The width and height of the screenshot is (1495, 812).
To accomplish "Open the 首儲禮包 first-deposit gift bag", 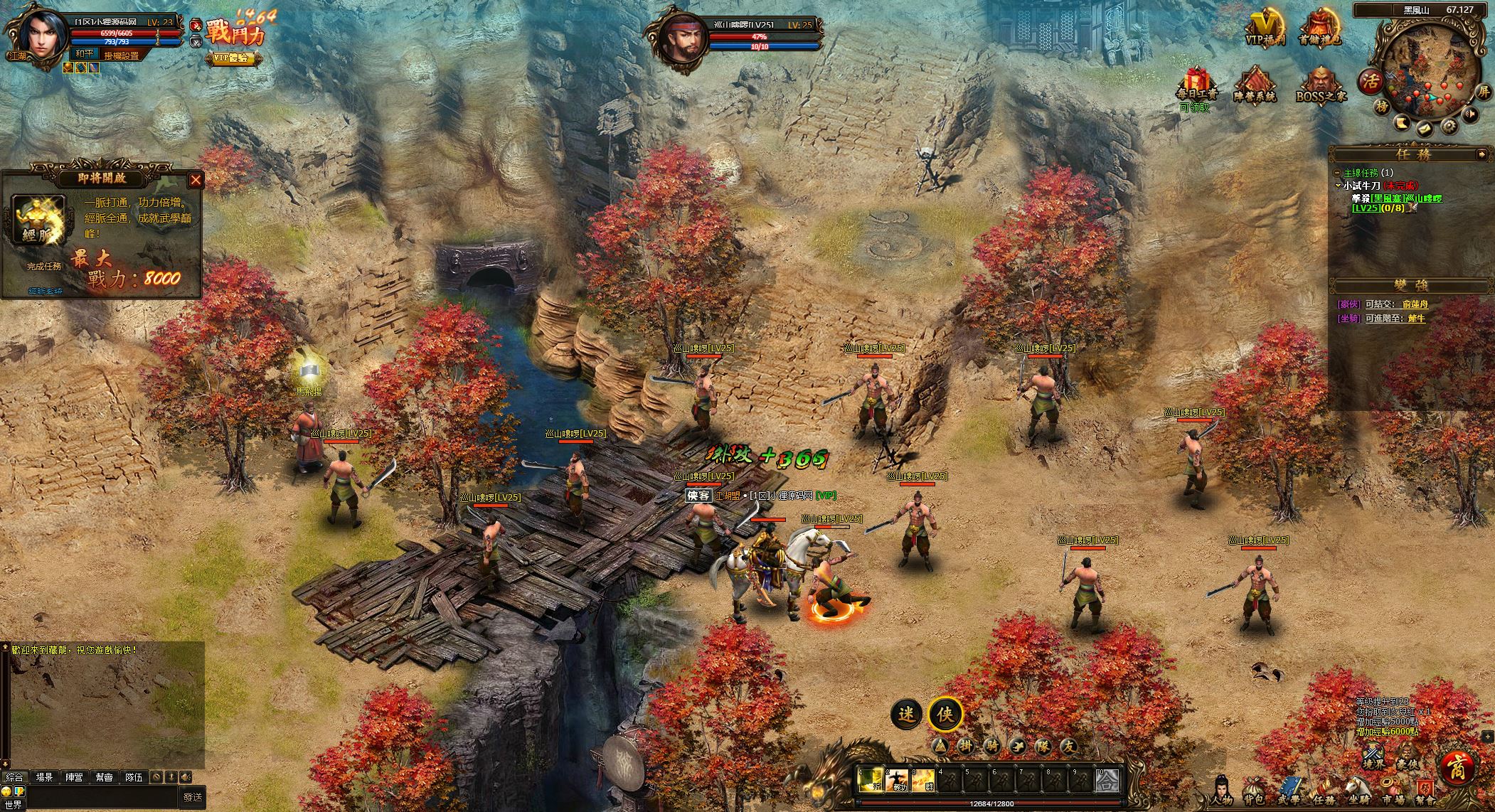I will pyautogui.click(x=1320, y=28).
